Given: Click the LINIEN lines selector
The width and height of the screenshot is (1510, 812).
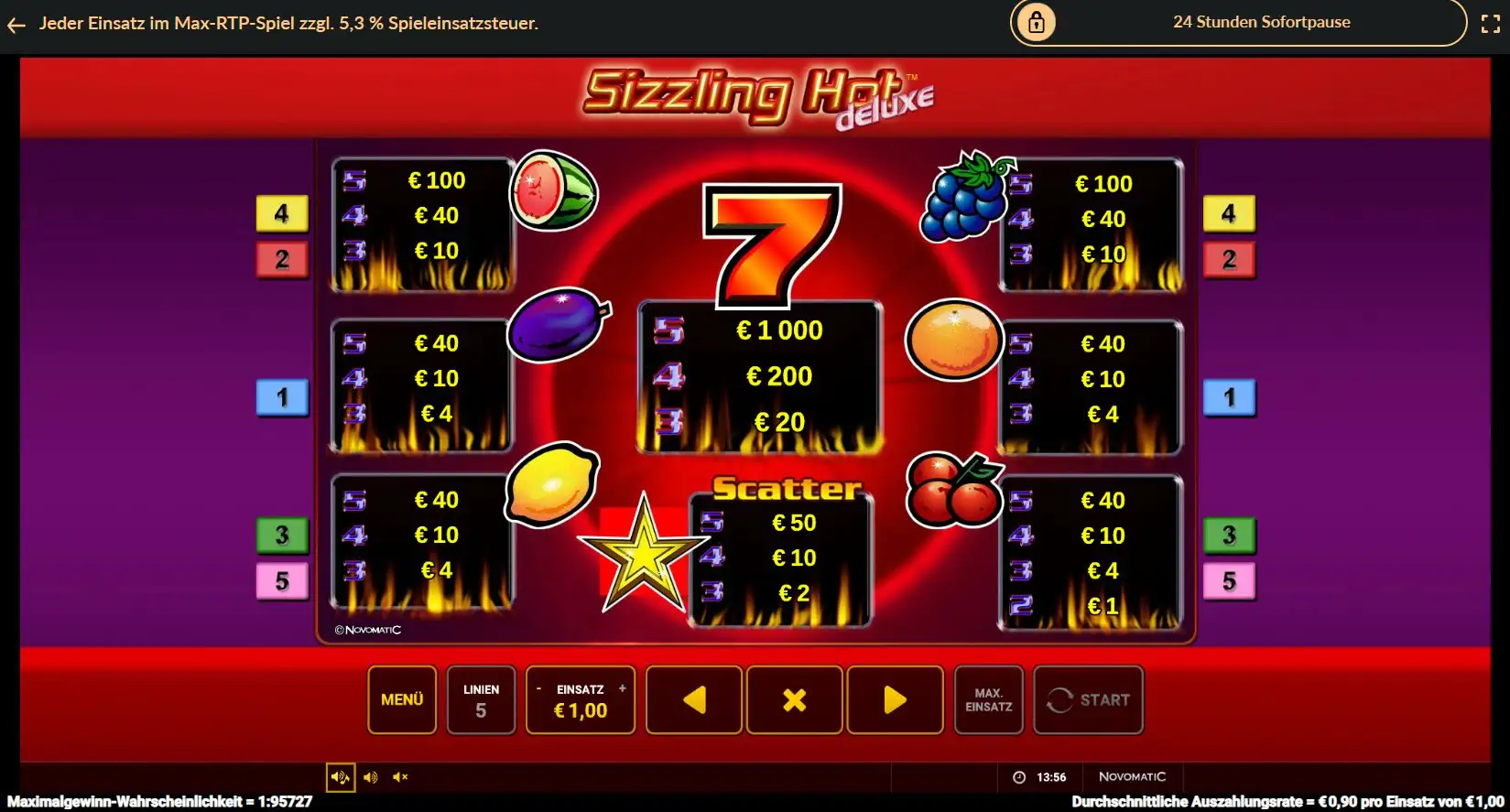Looking at the screenshot, I should (x=481, y=700).
